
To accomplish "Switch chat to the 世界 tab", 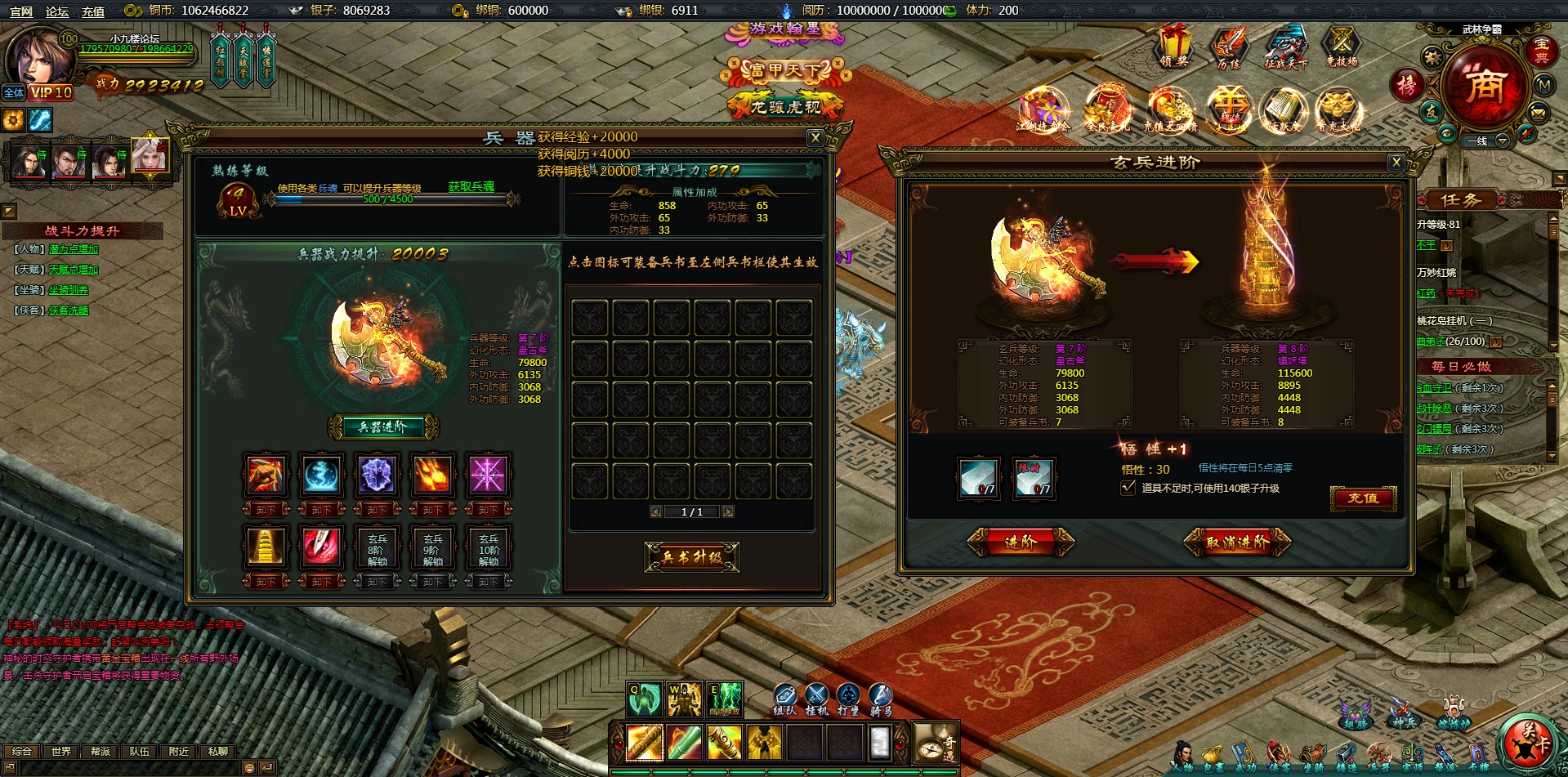I will coord(61,752).
